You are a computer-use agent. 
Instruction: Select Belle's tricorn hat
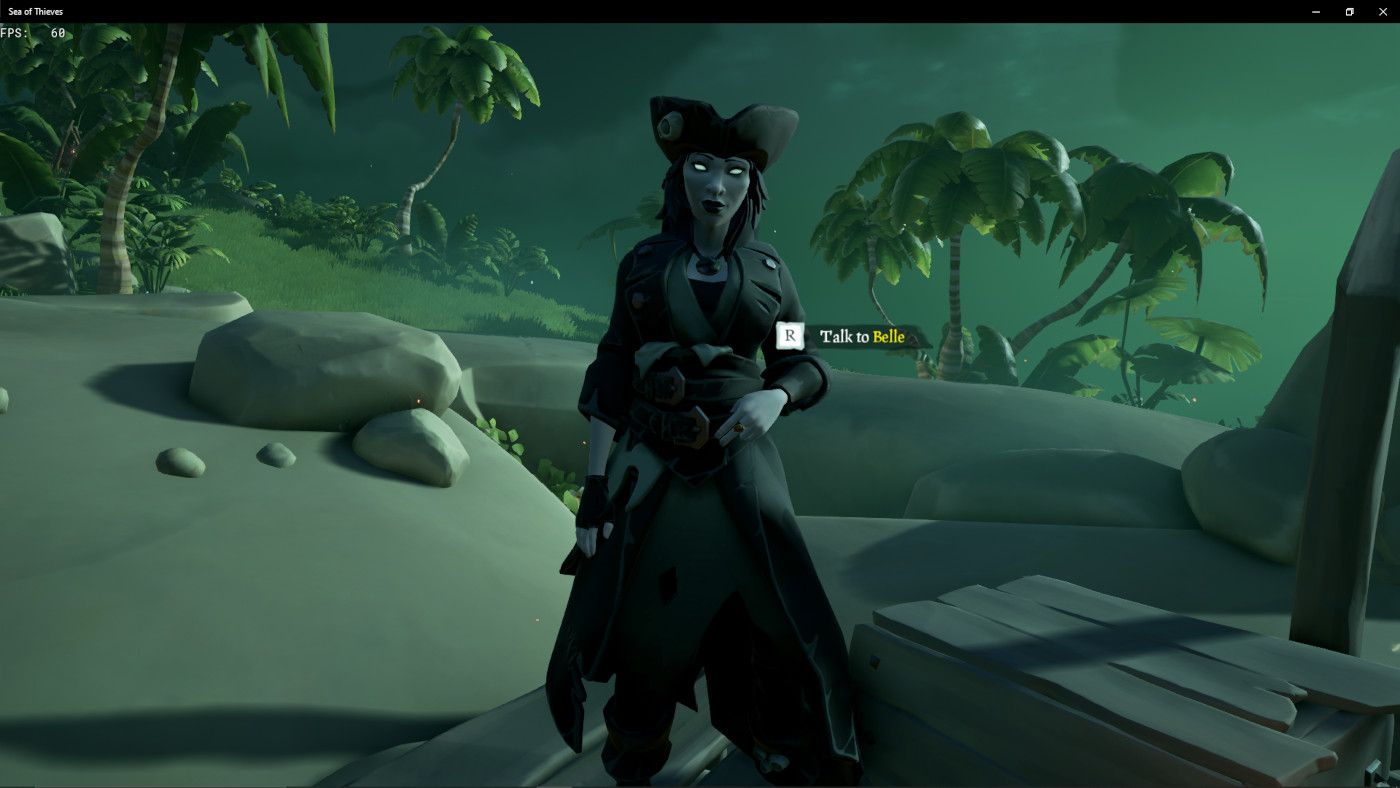(715, 120)
